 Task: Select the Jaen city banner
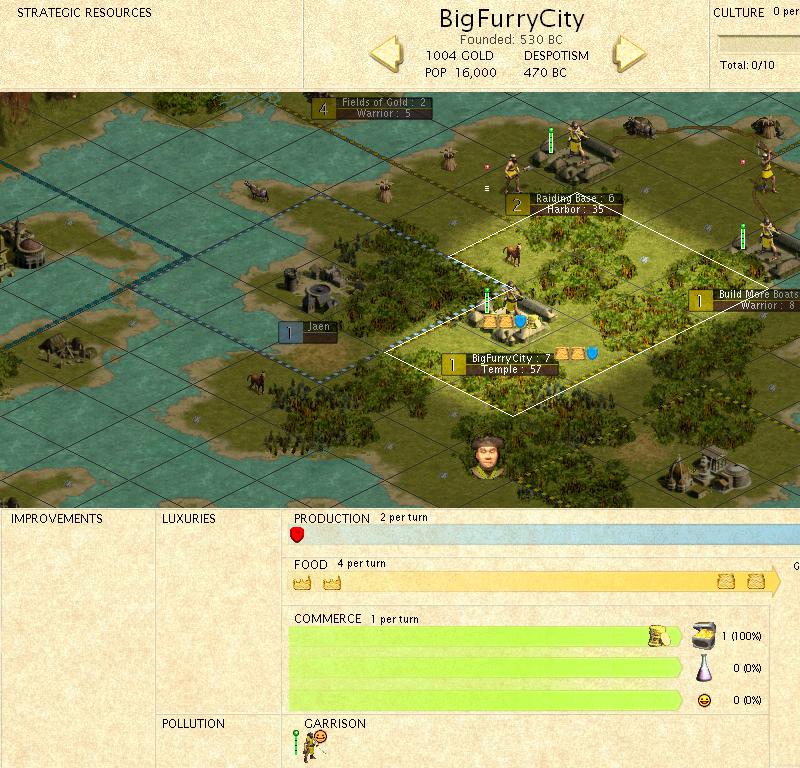pos(308,332)
